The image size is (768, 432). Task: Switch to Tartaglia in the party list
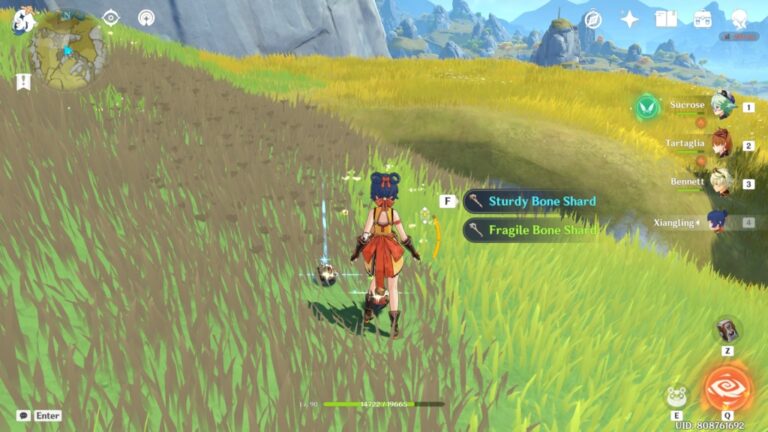click(720, 144)
